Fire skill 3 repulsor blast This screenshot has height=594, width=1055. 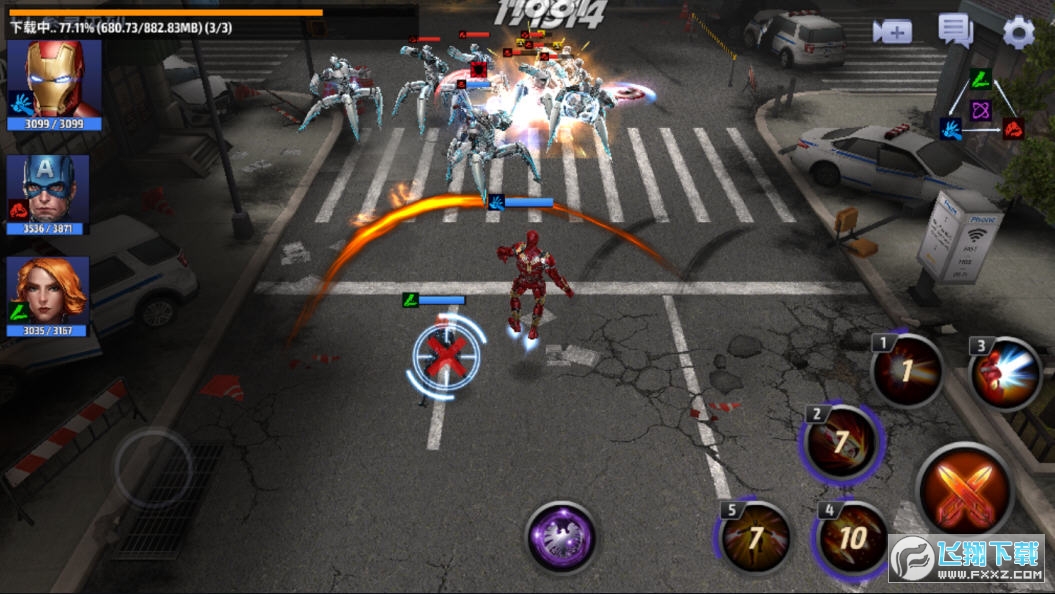coord(1005,374)
